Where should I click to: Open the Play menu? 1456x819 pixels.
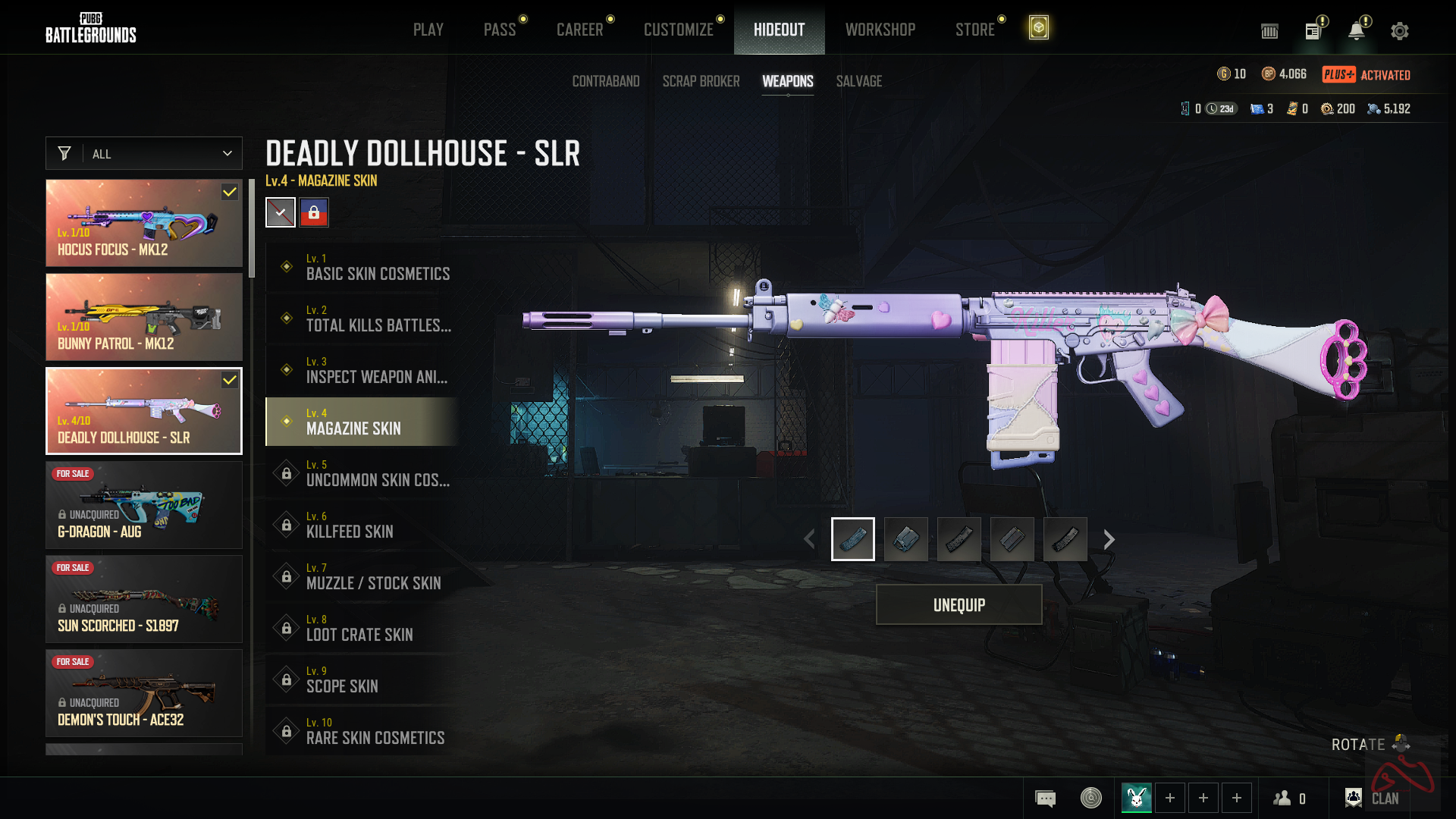(x=428, y=30)
